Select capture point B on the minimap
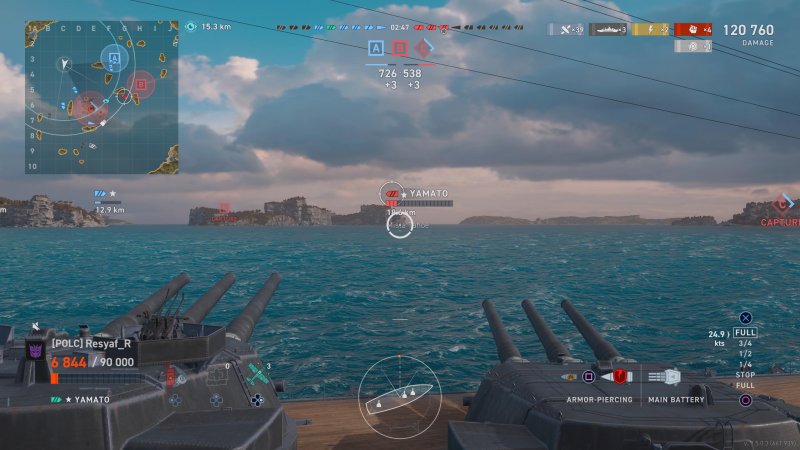800x450 pixels. coord(141,85)
